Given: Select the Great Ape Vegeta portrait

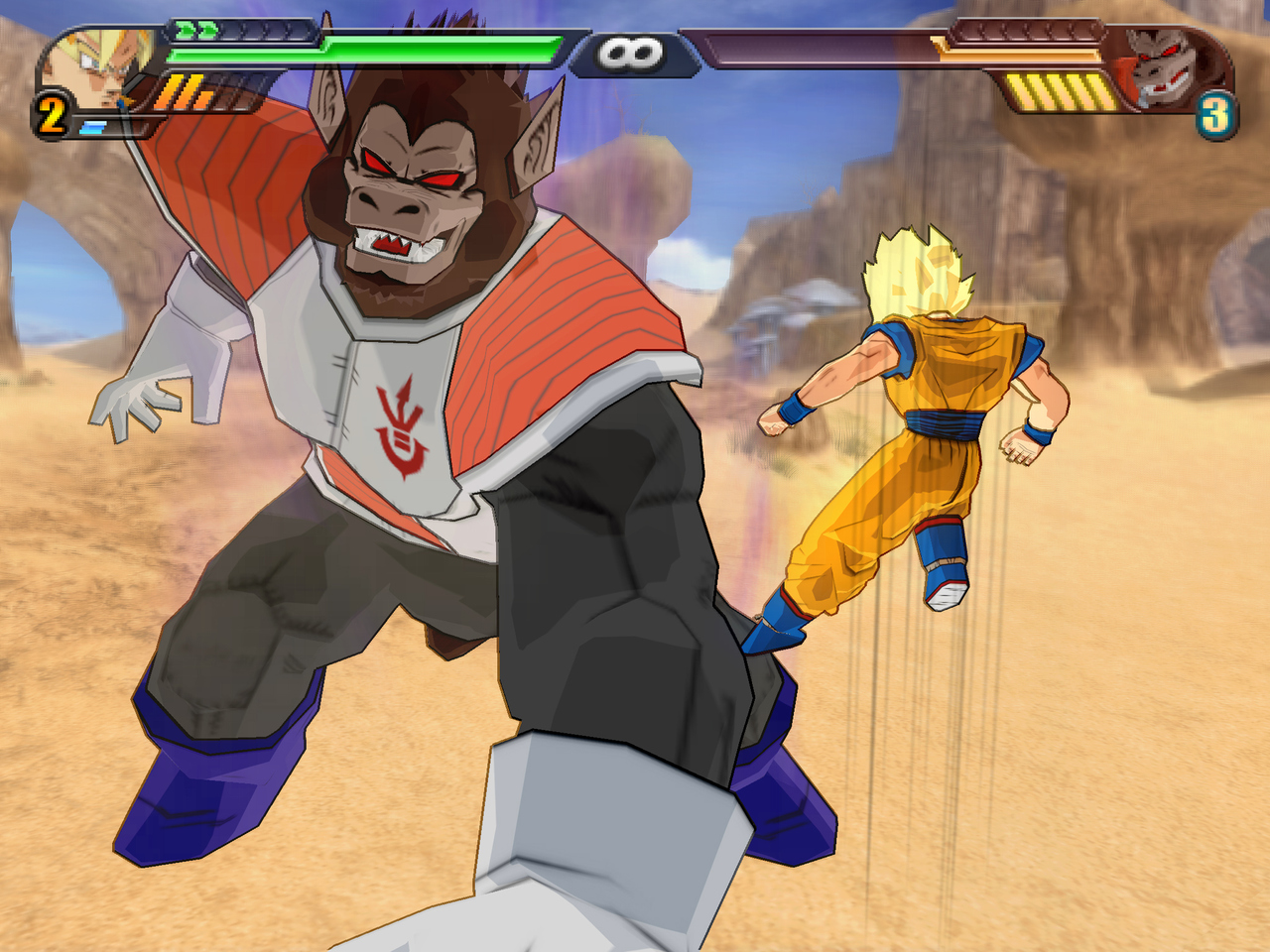Looking at the screenshot, I should 1166,67.
